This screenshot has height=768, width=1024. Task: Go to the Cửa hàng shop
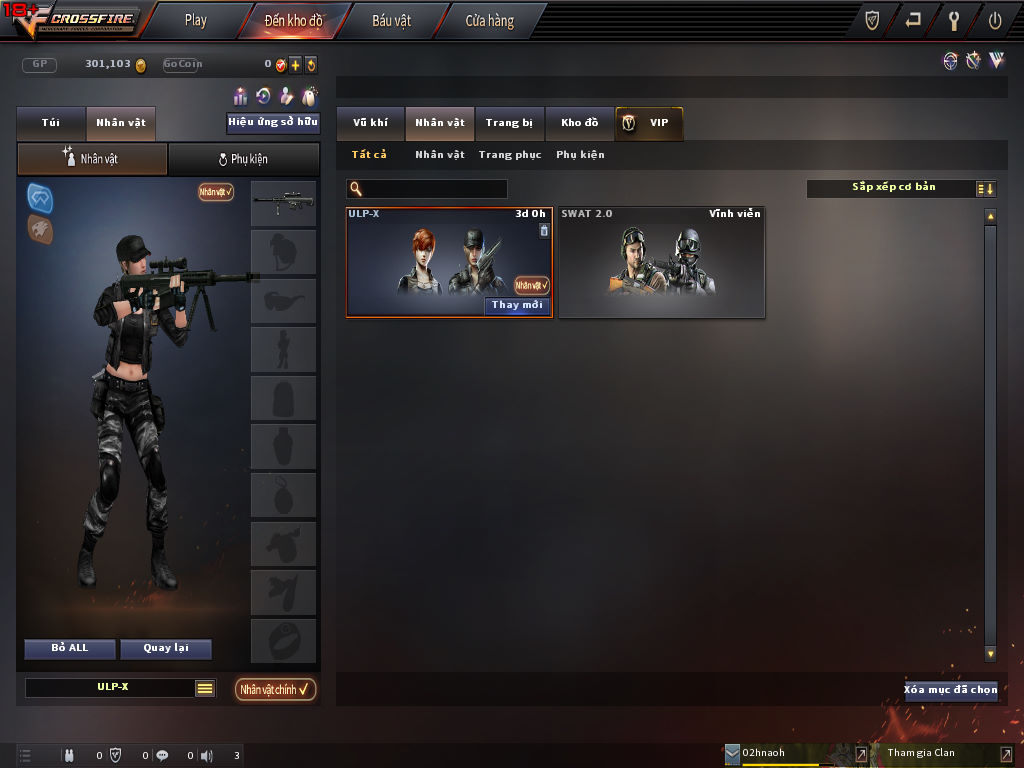tap(489, 20)
